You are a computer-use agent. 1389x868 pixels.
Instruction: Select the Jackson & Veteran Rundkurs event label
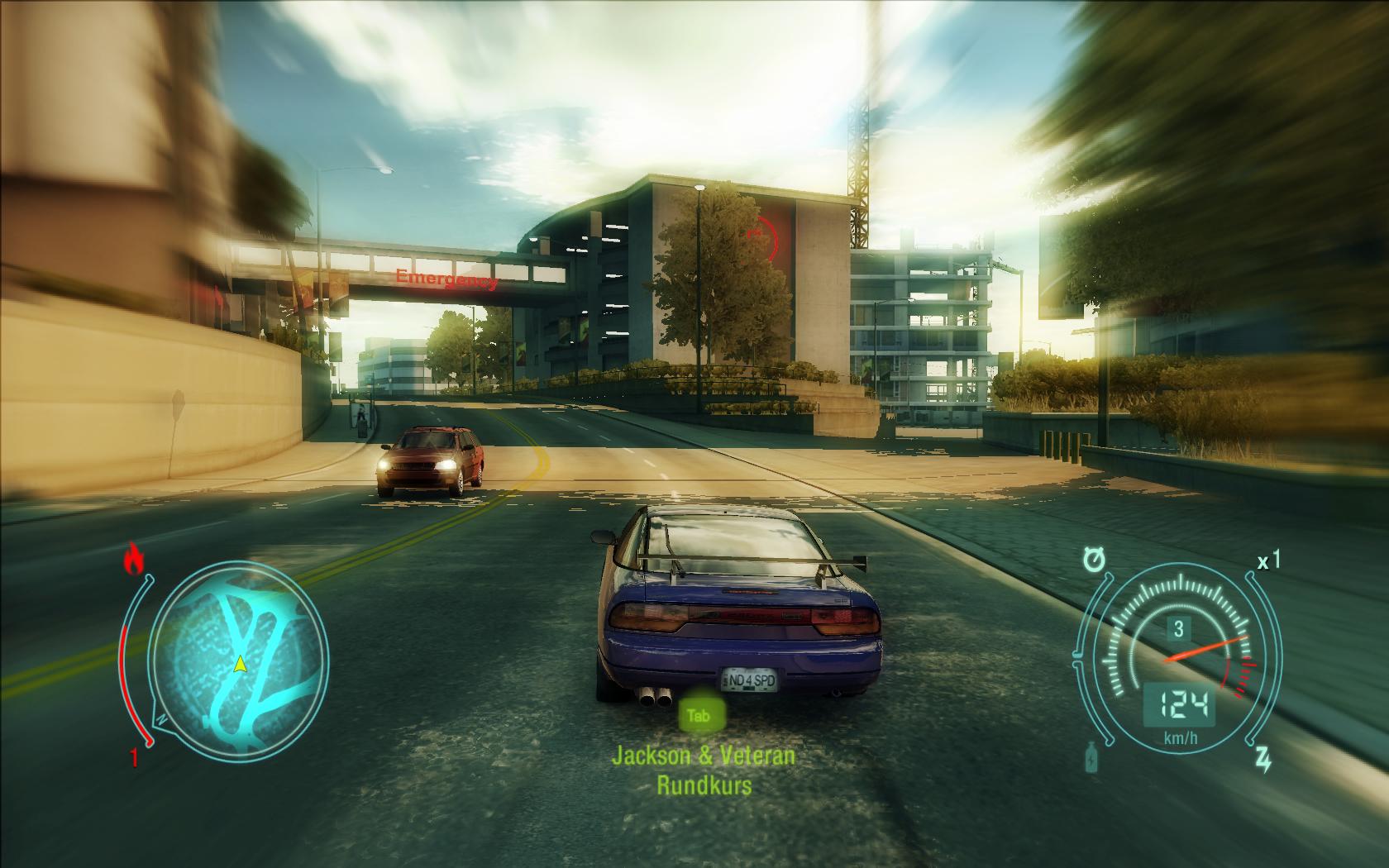(704, 770)
